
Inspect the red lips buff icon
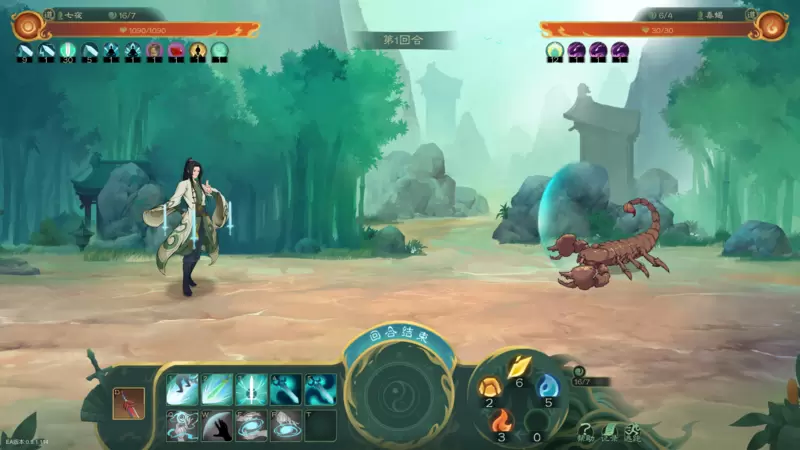click(x=176, y=50)
